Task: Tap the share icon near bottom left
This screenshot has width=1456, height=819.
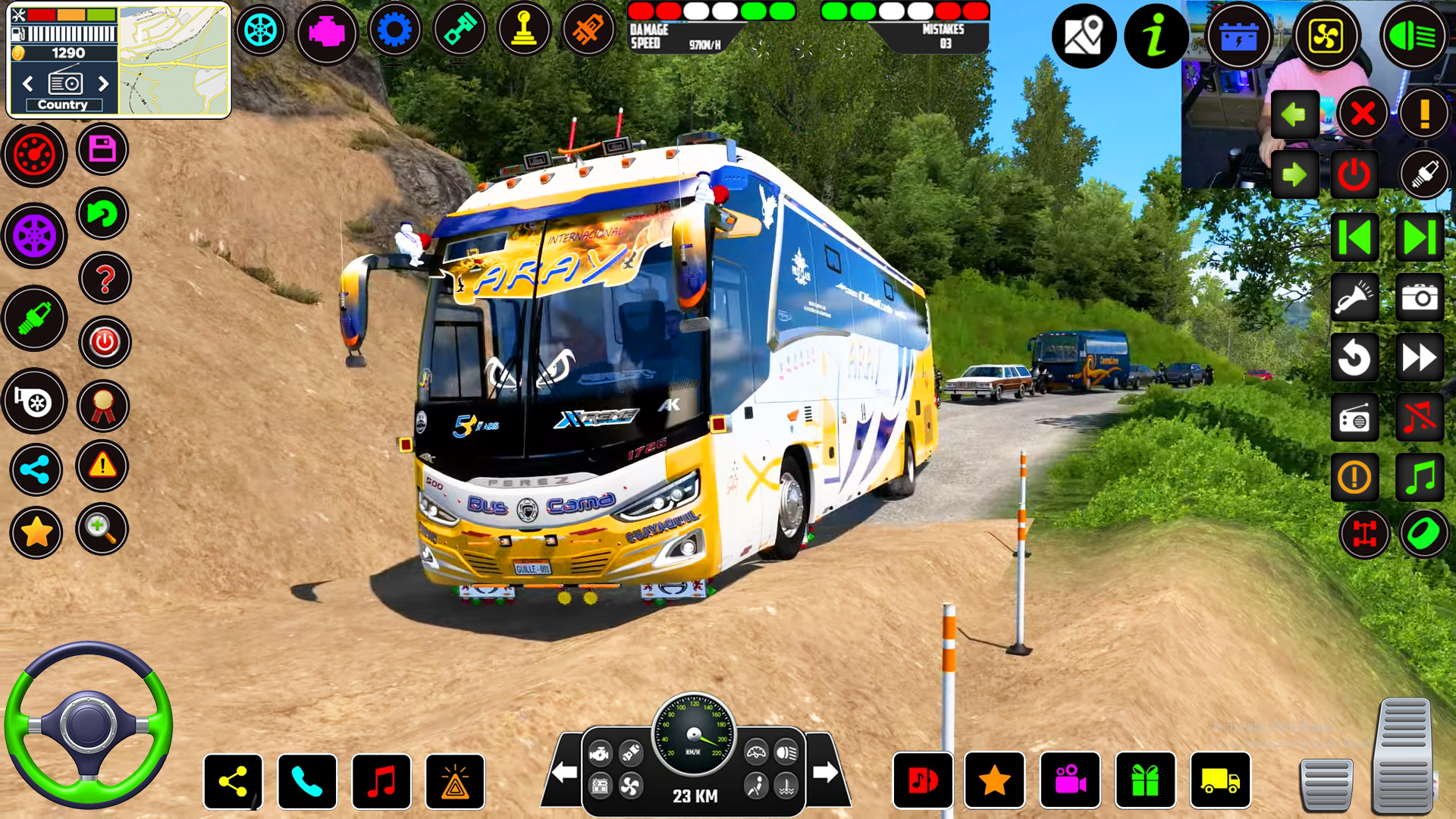Action: point(232,782)
